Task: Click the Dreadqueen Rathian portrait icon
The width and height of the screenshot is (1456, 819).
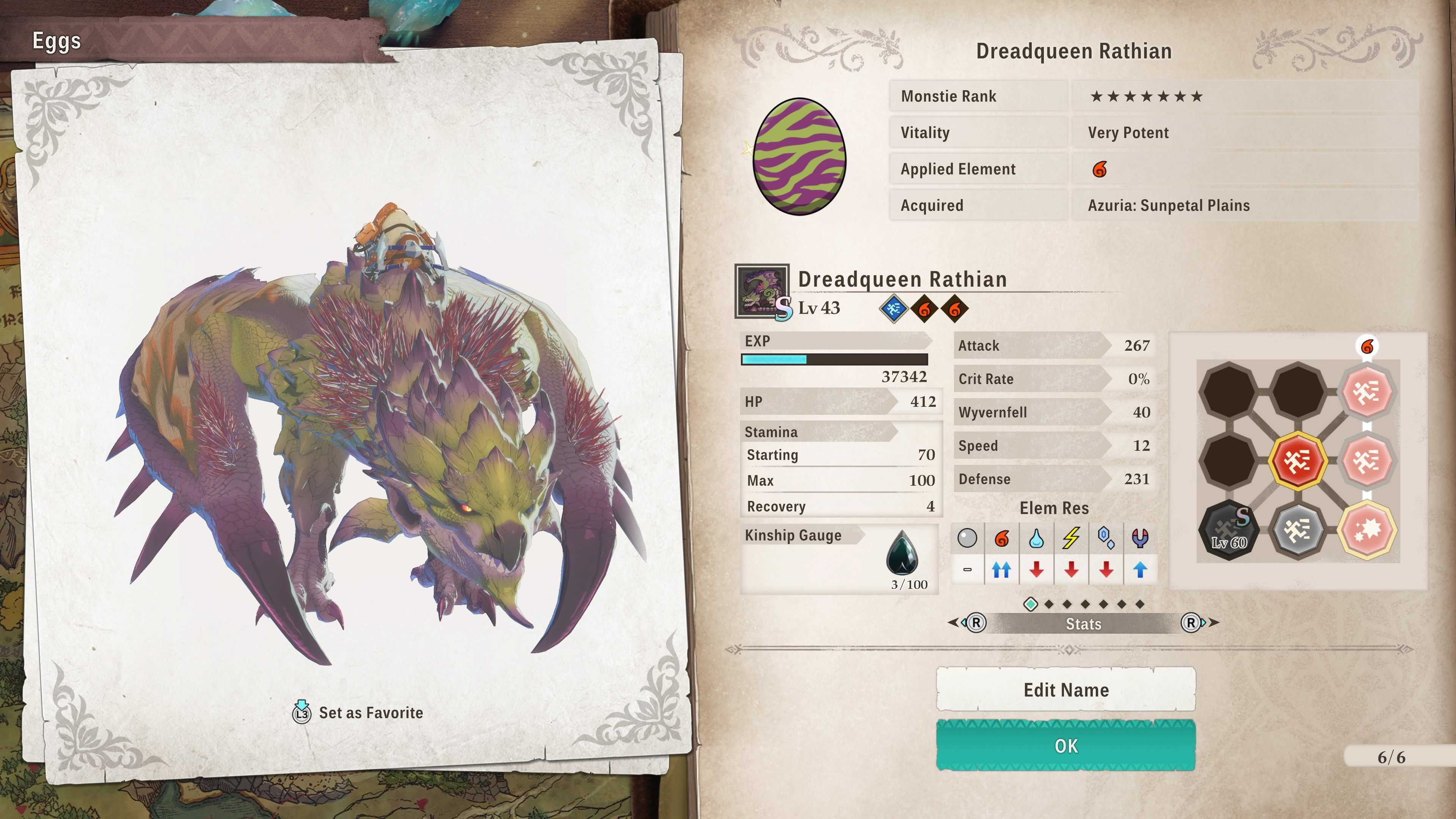Action: pos(761,291)
